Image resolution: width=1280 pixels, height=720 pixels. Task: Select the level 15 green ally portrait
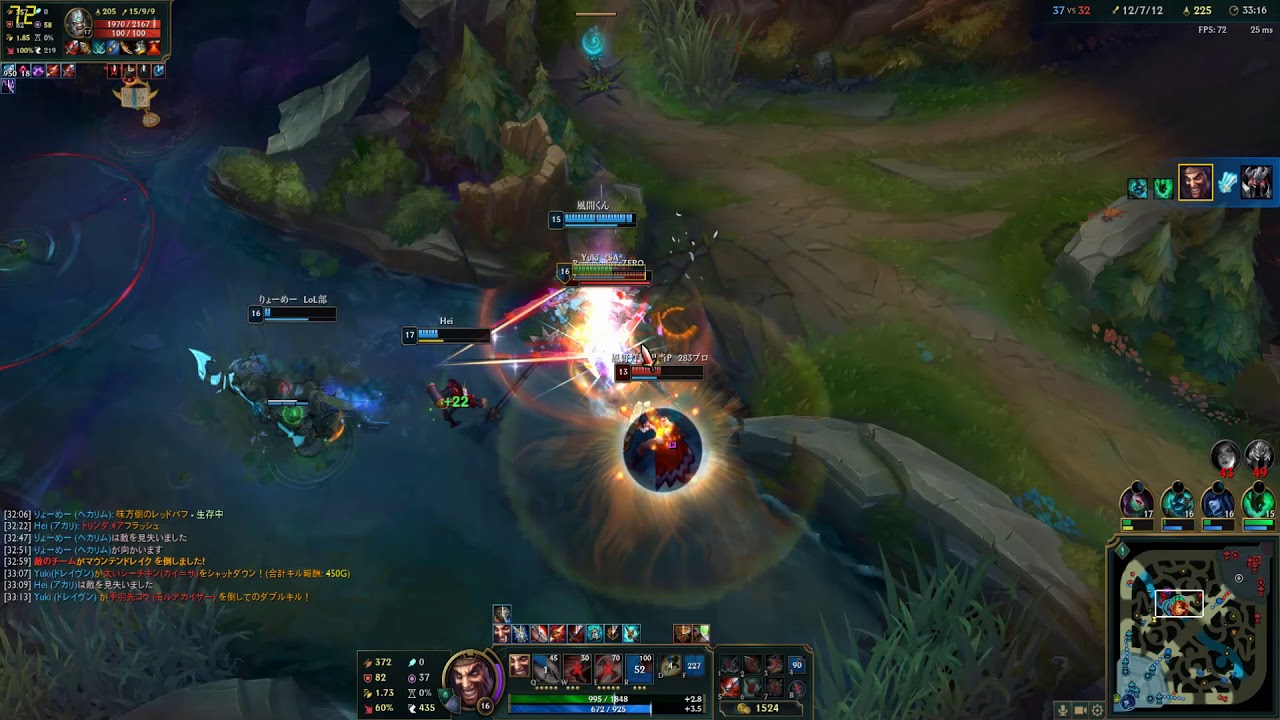click(x=1258, y=500)
